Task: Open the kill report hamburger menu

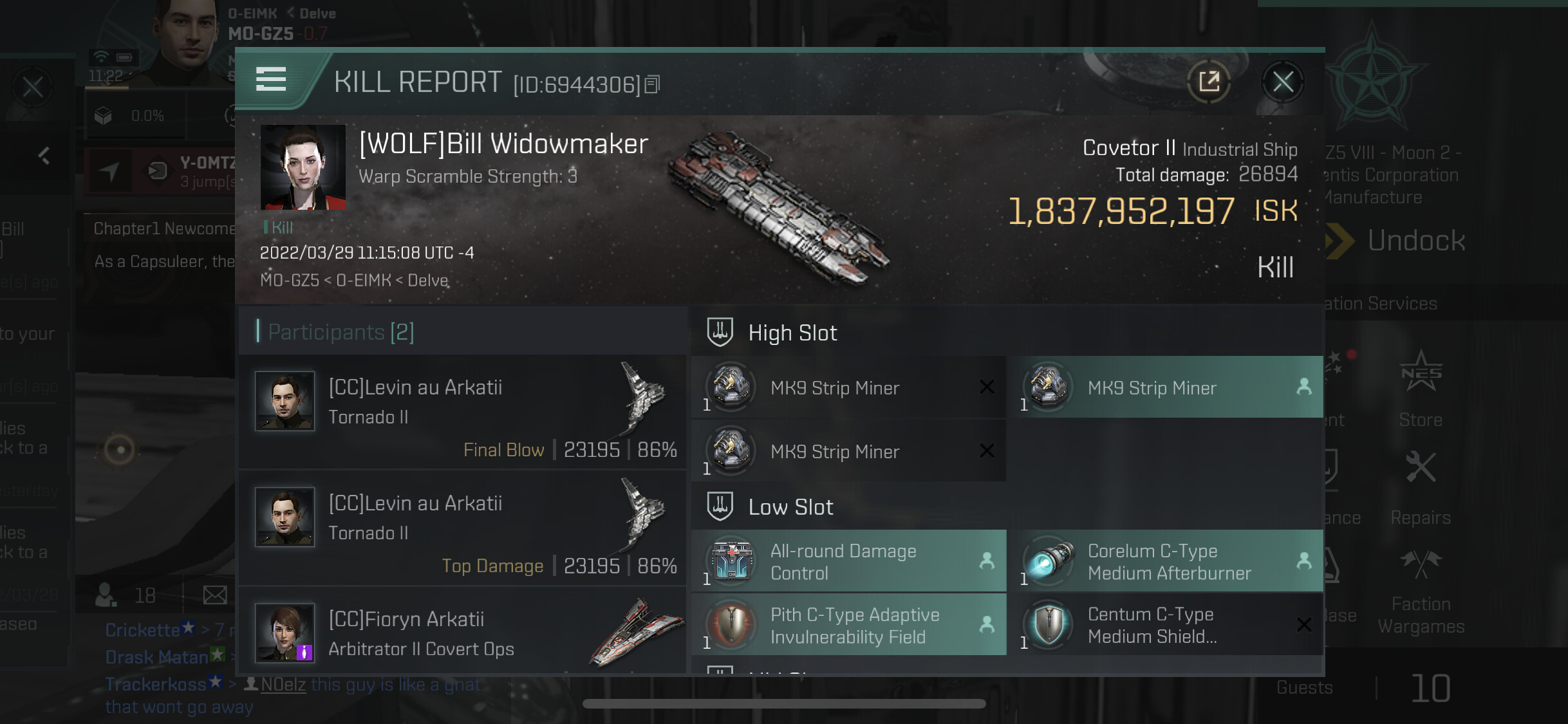Action: pos(271,79)
